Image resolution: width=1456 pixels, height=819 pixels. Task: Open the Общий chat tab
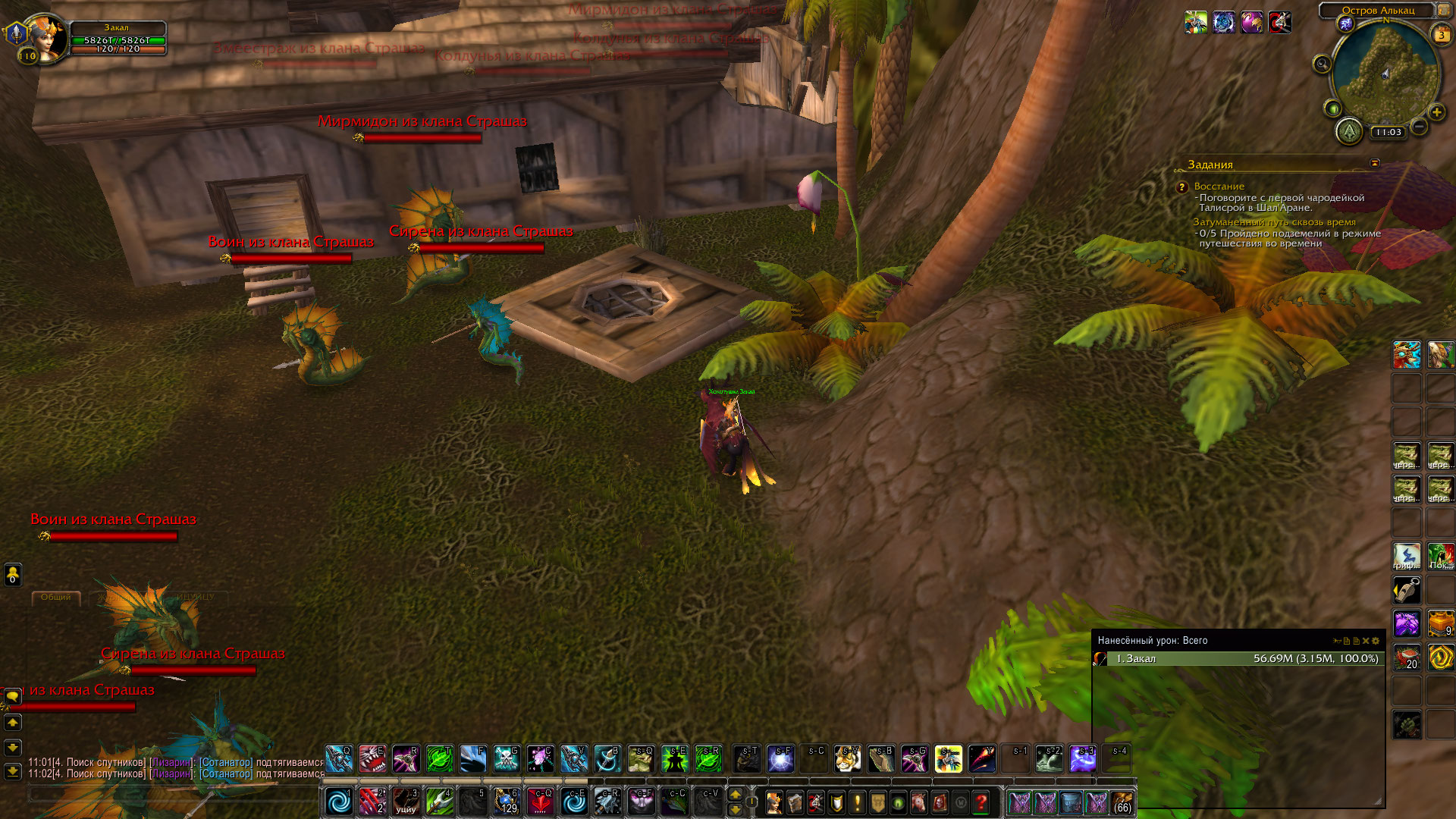tap(56, 598)
